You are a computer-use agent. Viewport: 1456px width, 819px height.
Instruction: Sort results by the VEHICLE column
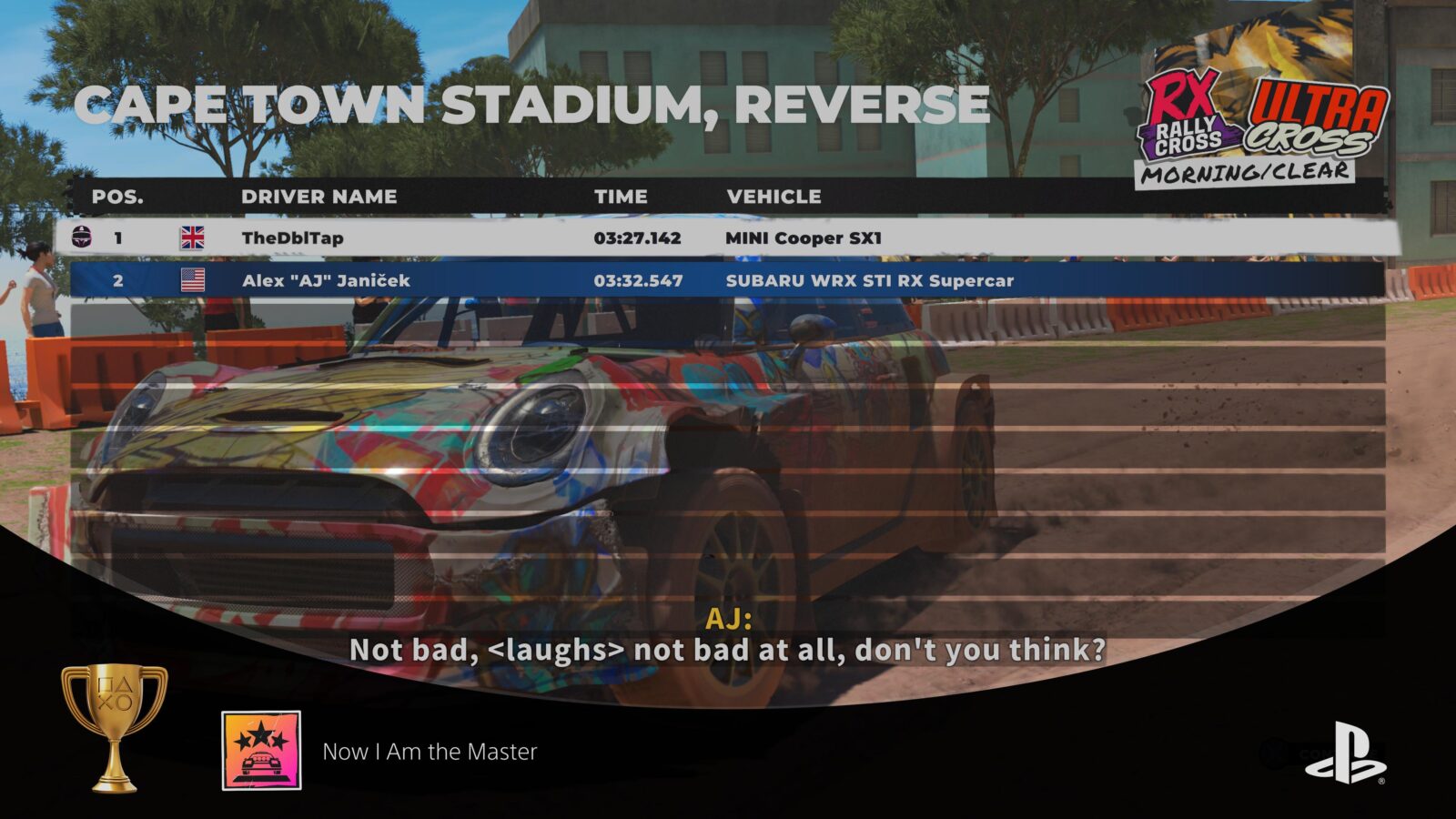coord(774,197)
